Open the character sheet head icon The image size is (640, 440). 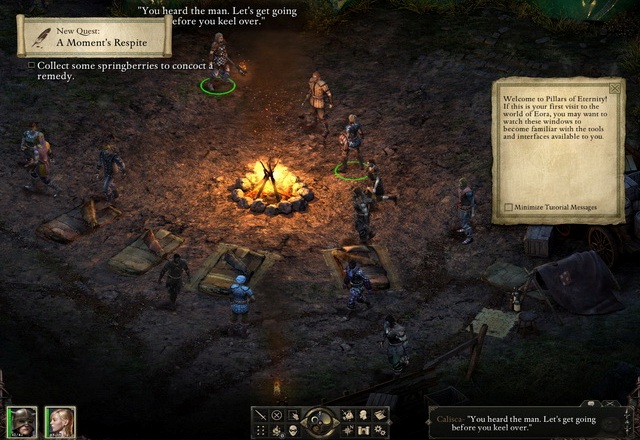(x=362, y=415)
